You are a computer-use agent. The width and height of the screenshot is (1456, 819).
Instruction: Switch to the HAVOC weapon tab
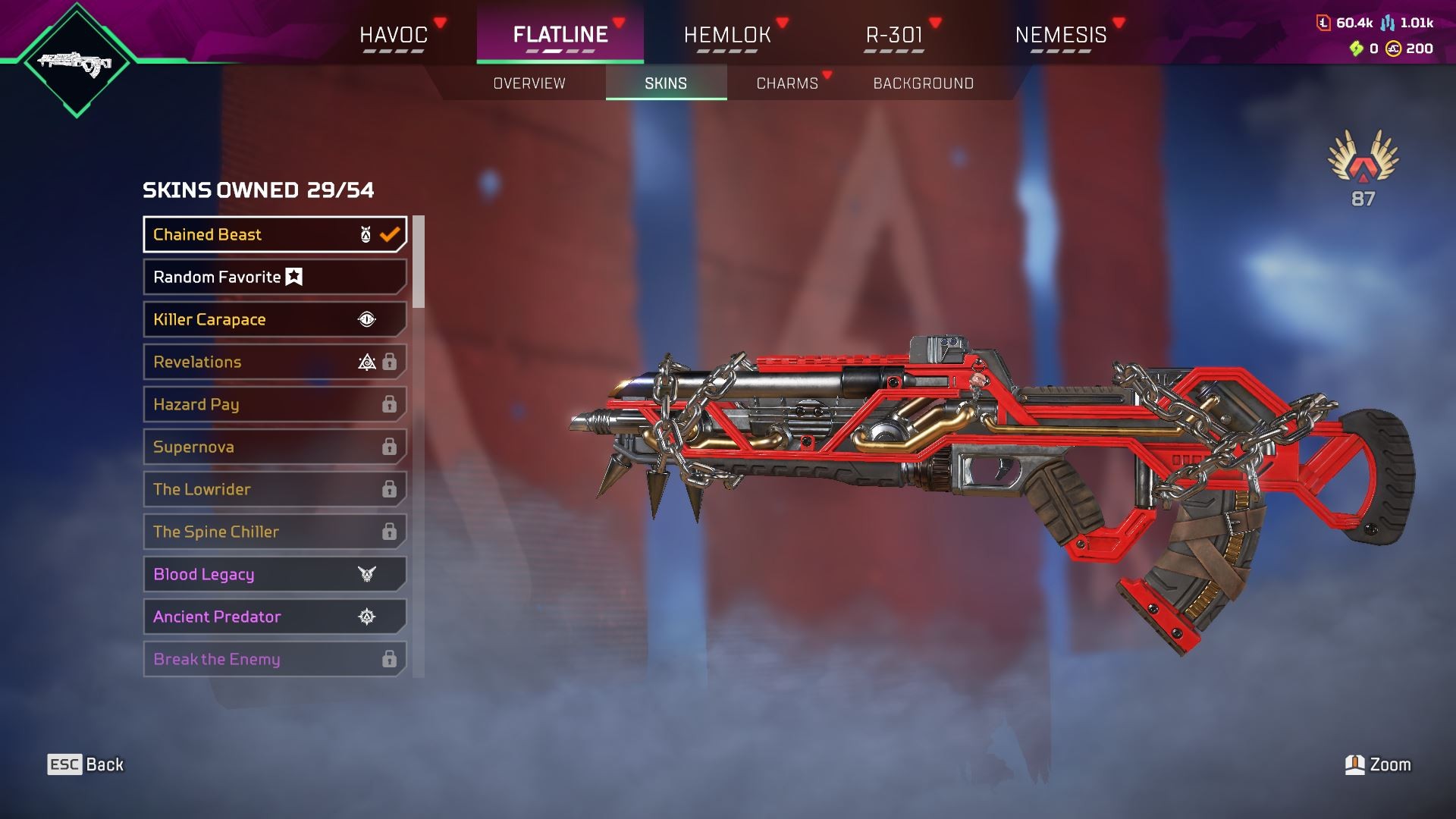(394, 35)
